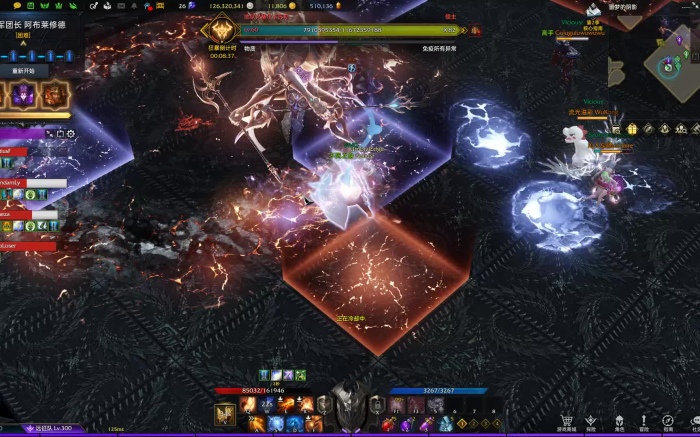
Task: Open the gift box icon below minimap
Action: pyautogui.click(x=631, y=129)
